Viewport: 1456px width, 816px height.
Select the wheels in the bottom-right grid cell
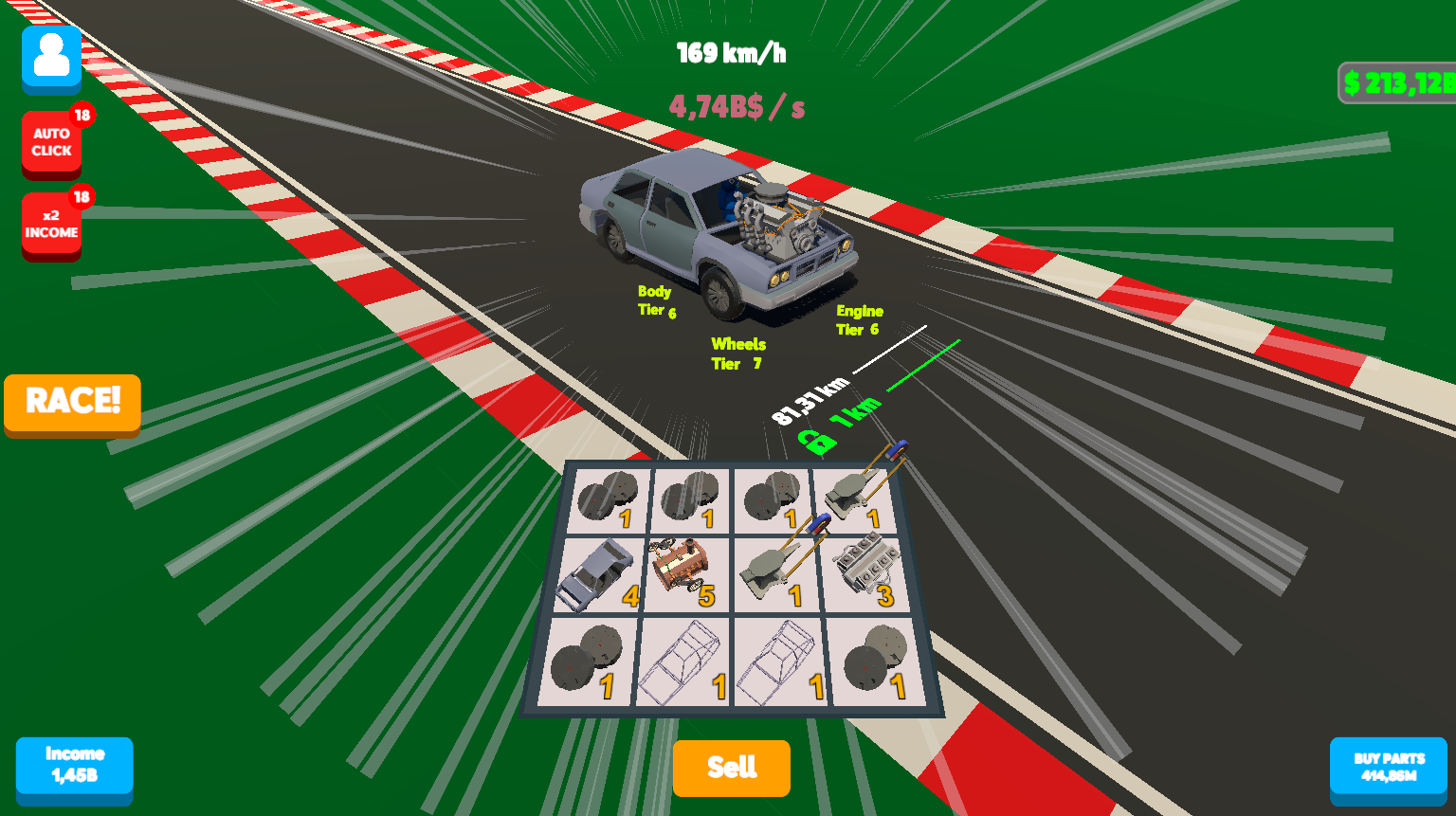coord(872,661)
